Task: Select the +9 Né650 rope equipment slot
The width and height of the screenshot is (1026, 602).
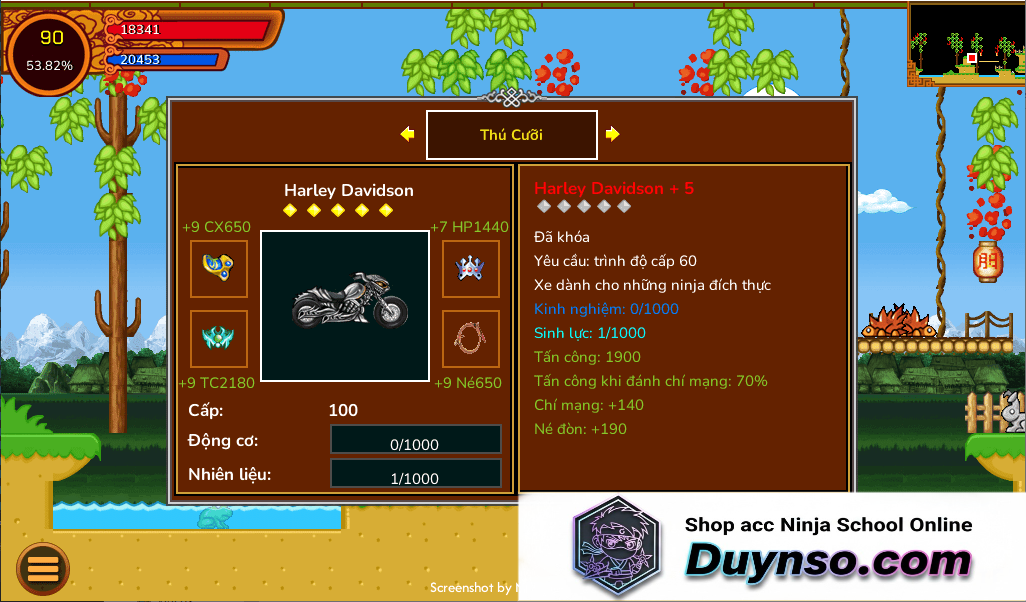Action: coord(470,338)
